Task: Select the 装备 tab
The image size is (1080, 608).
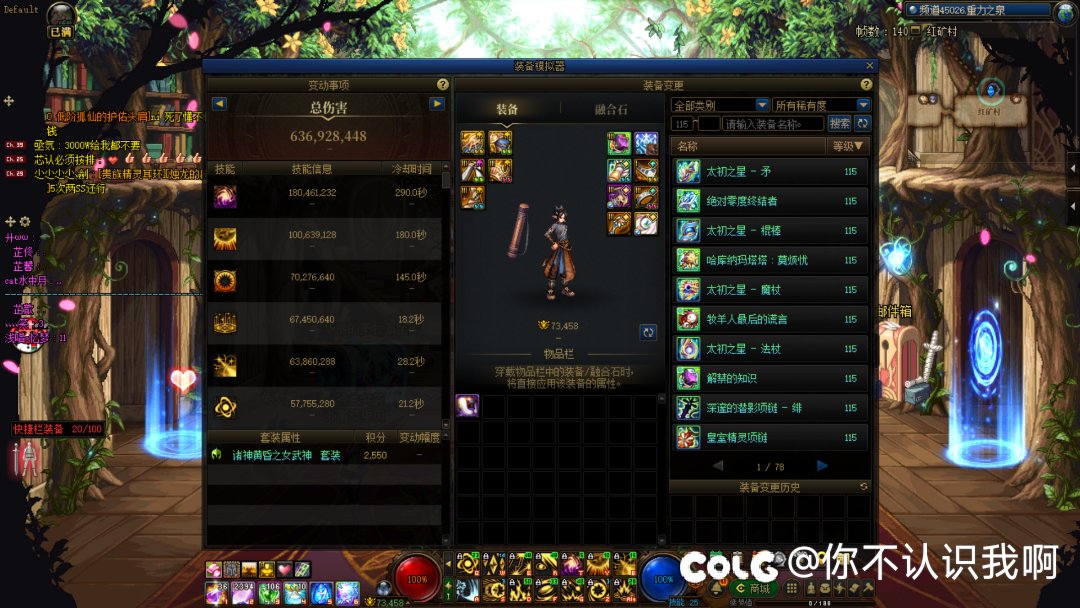Action: tap(507, 109)
